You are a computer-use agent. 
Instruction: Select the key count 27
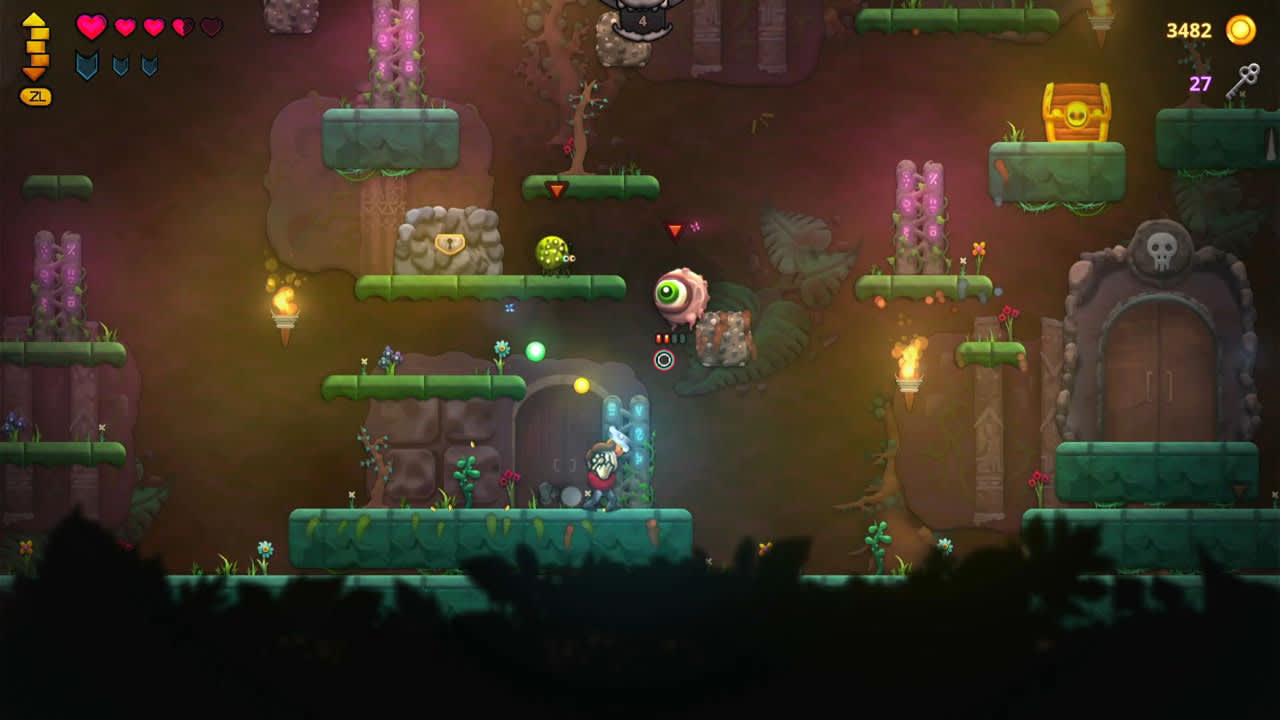1200,83
